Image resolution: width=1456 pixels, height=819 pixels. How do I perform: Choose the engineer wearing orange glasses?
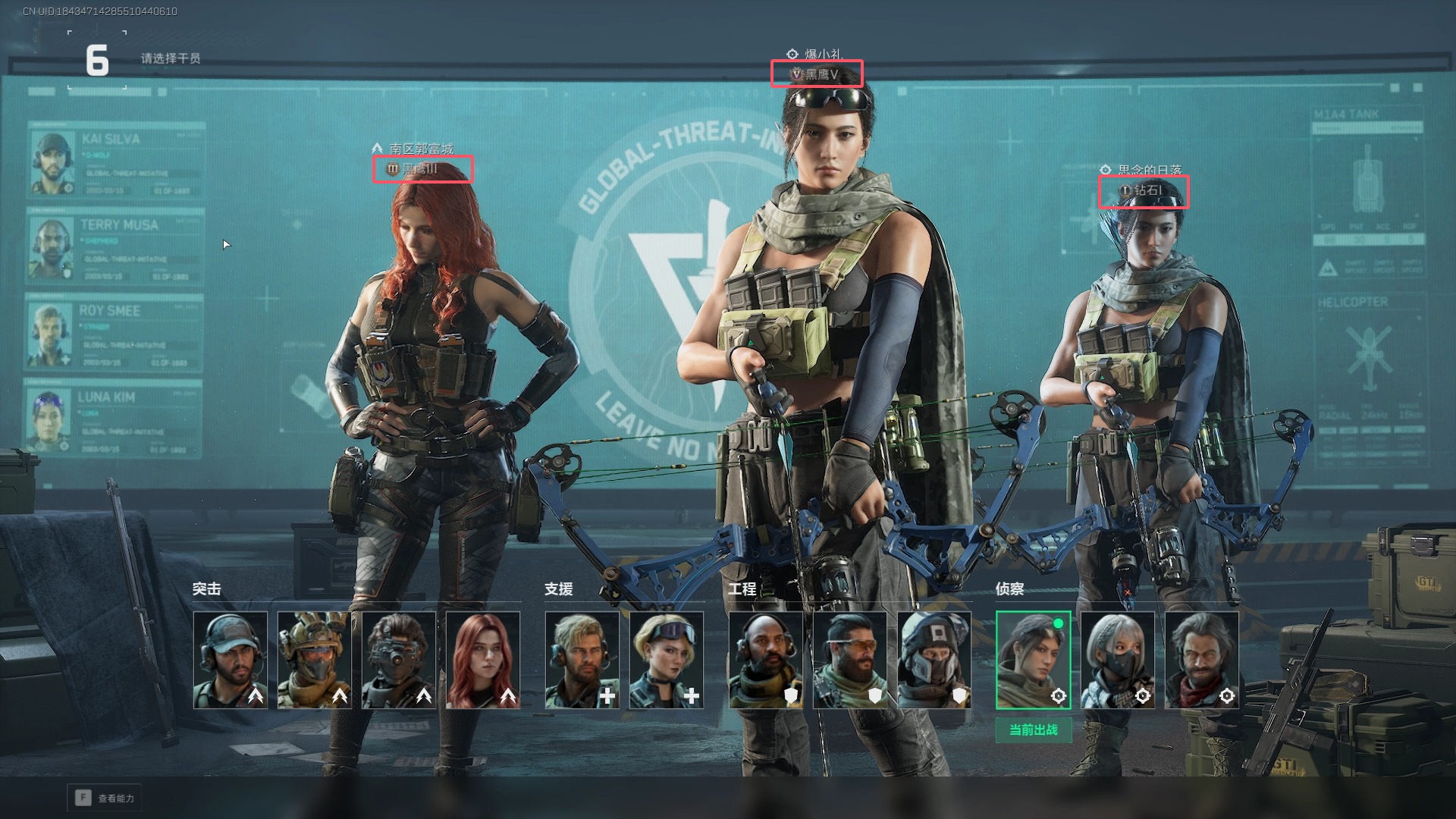850,660
